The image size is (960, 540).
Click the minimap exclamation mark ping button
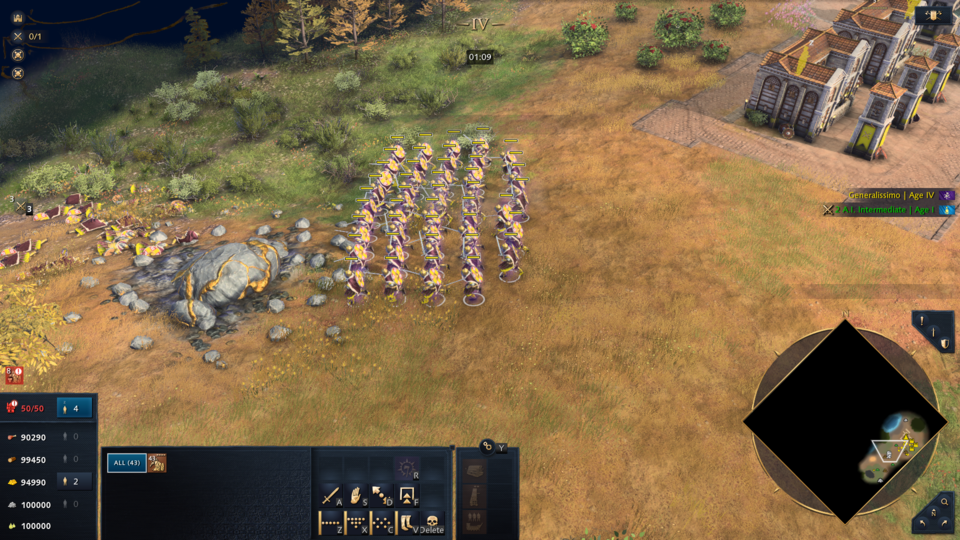[921, 320]
